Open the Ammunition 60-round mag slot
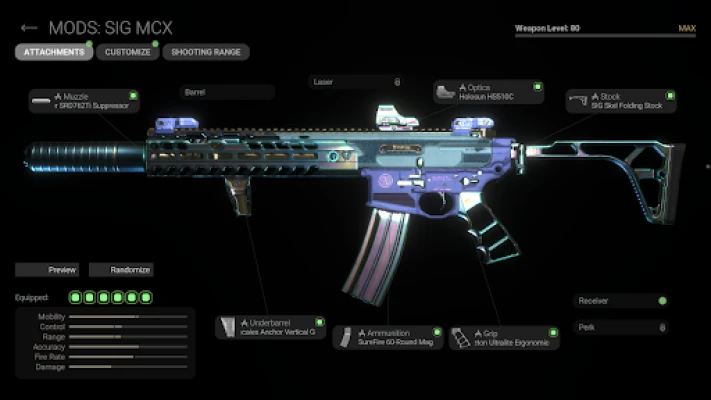This screenshot has height=400, width=711. [x=387, y=337]
